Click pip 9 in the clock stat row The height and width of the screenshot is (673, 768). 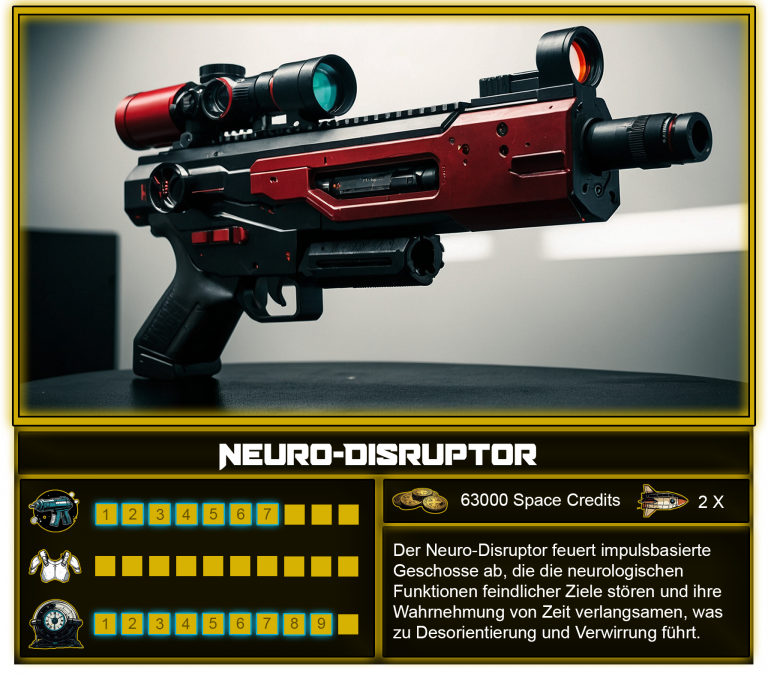321,624
